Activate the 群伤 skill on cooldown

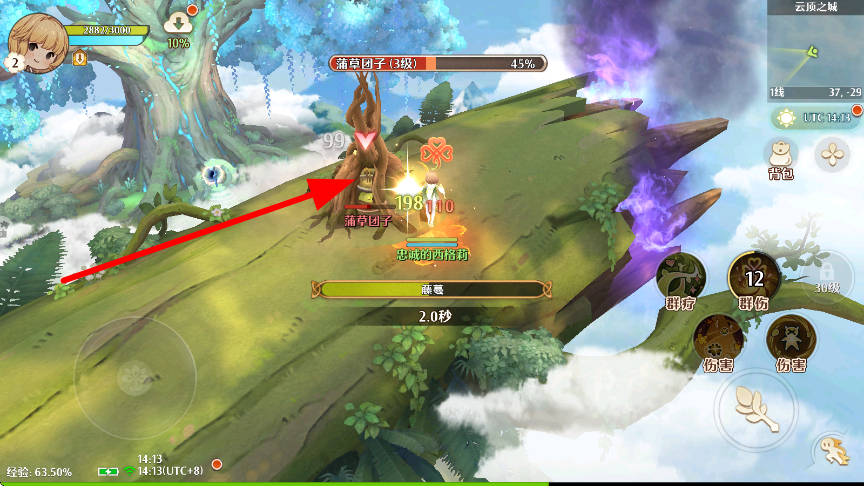(754, 277)
